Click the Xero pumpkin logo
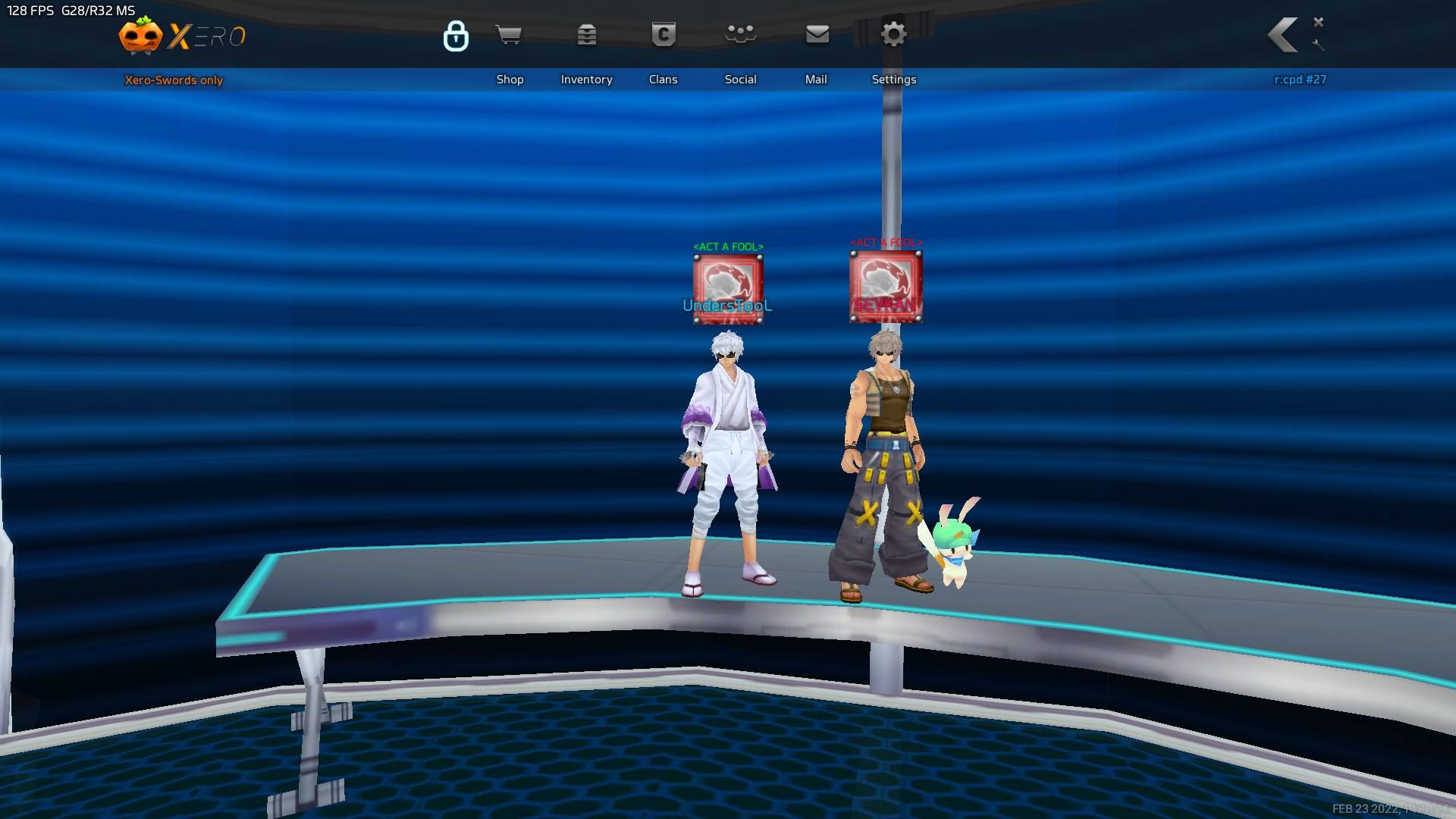This screenshot has width=1456, height=819. pos(141,36)
